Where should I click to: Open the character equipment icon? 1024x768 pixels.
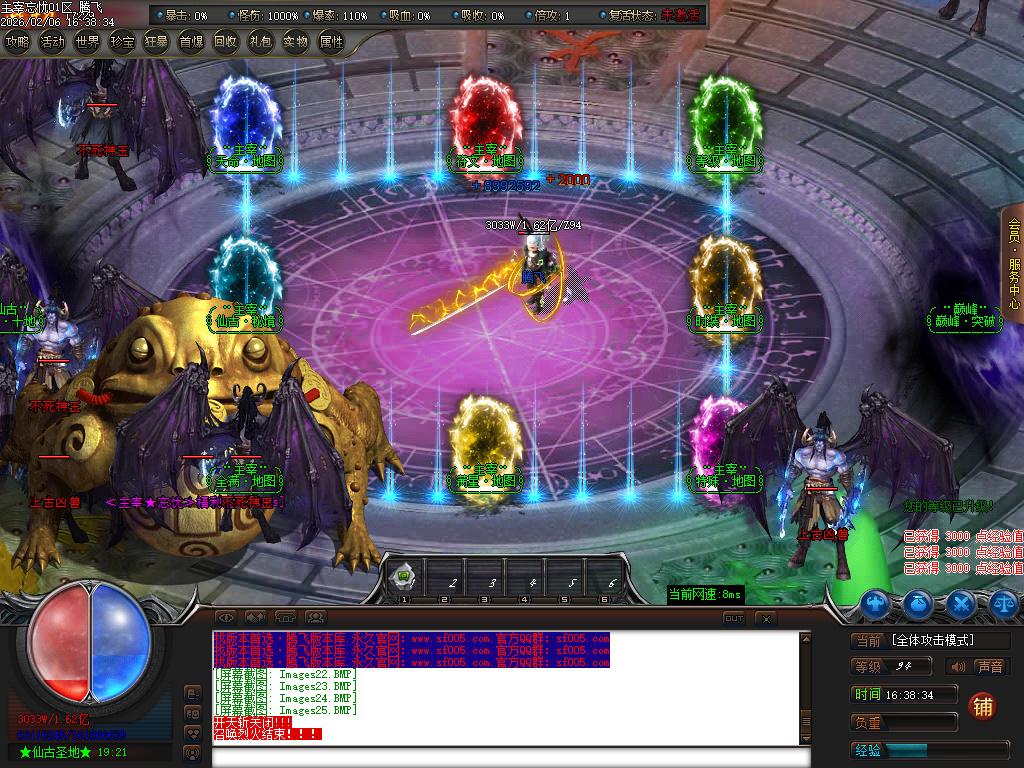(876, 603)
